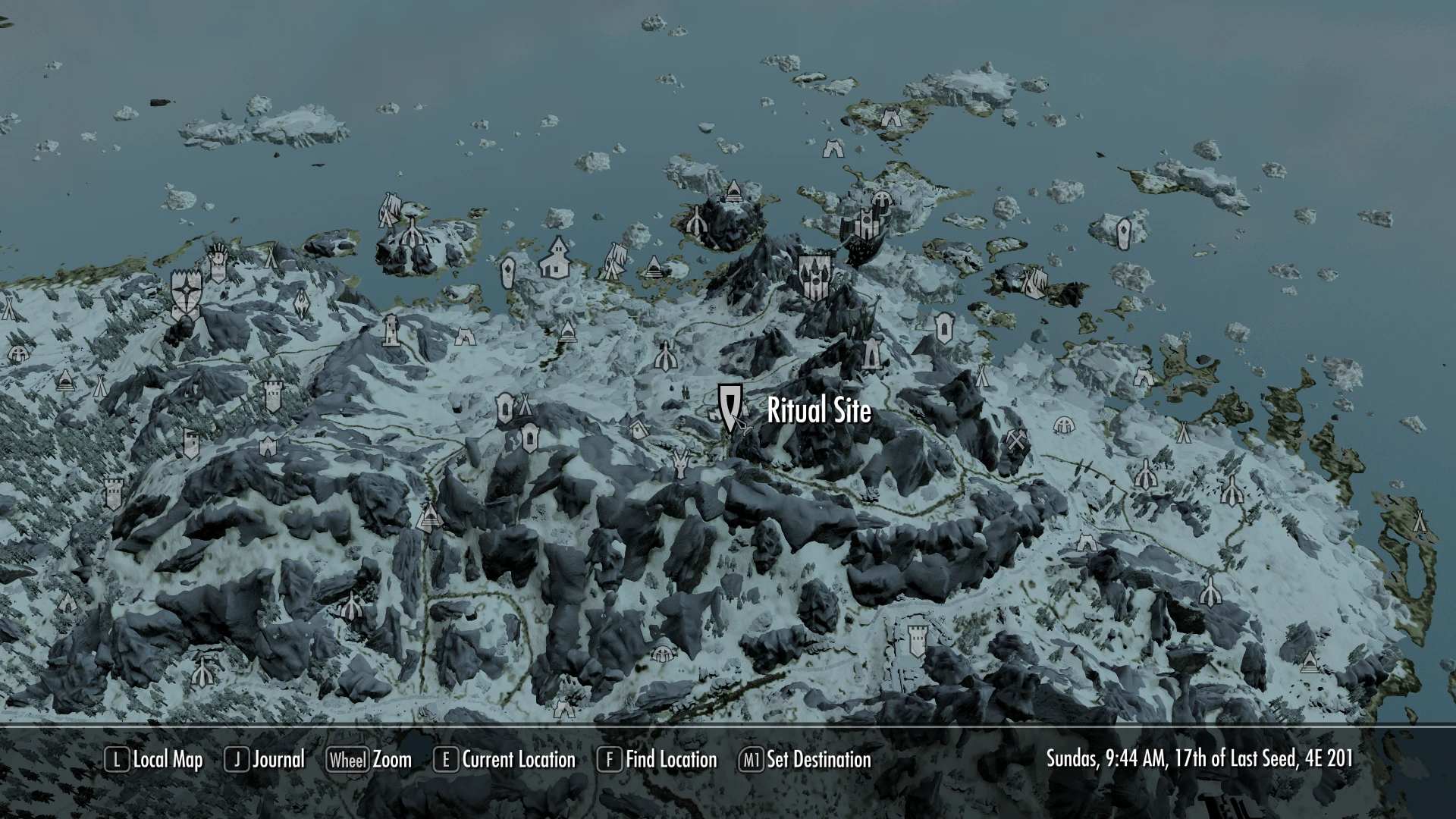
Task: Open the Local Map view
Action: tap(154, 759)
